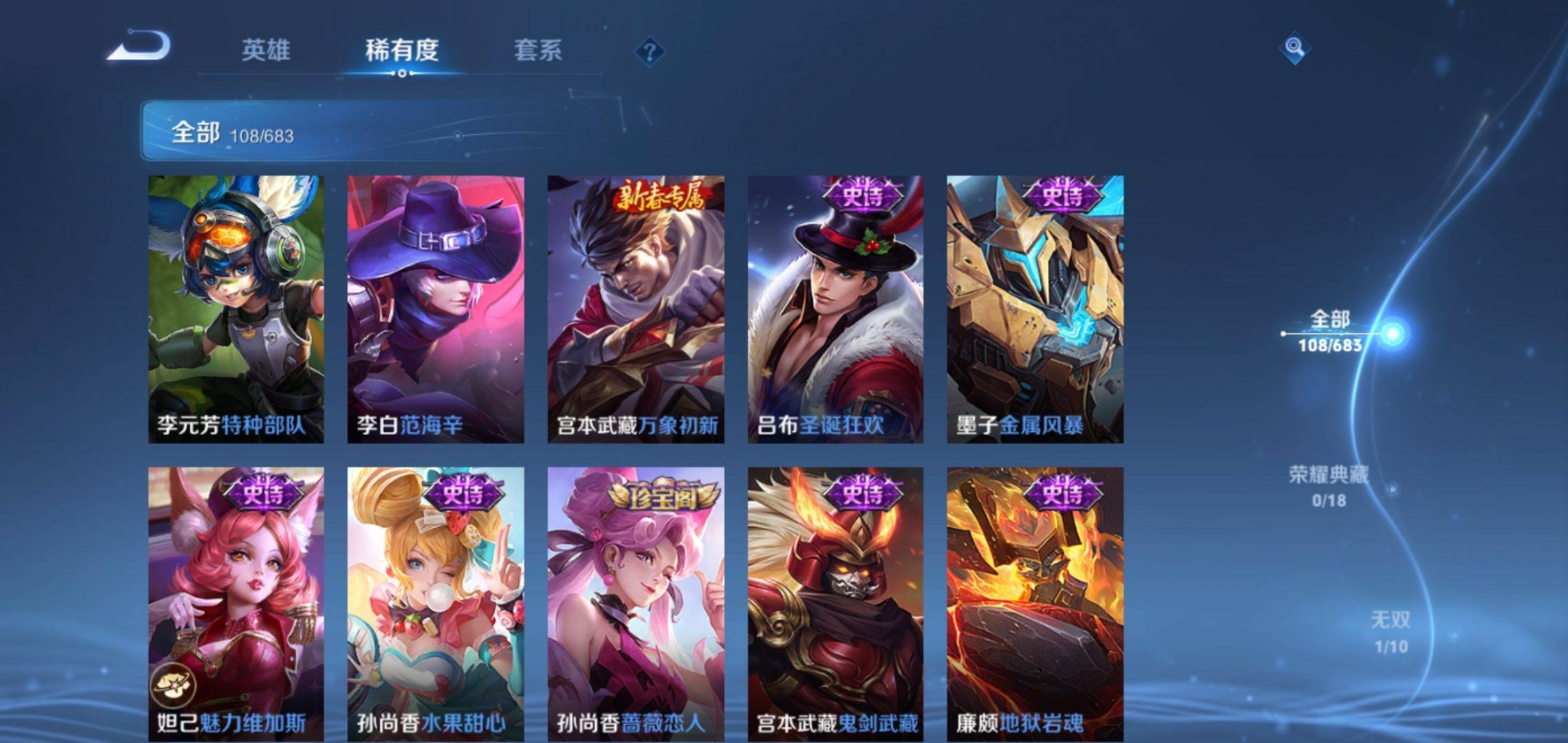Switch to the 英雄 tab
Screen dimensions: 1568x743
coord(265,50)
